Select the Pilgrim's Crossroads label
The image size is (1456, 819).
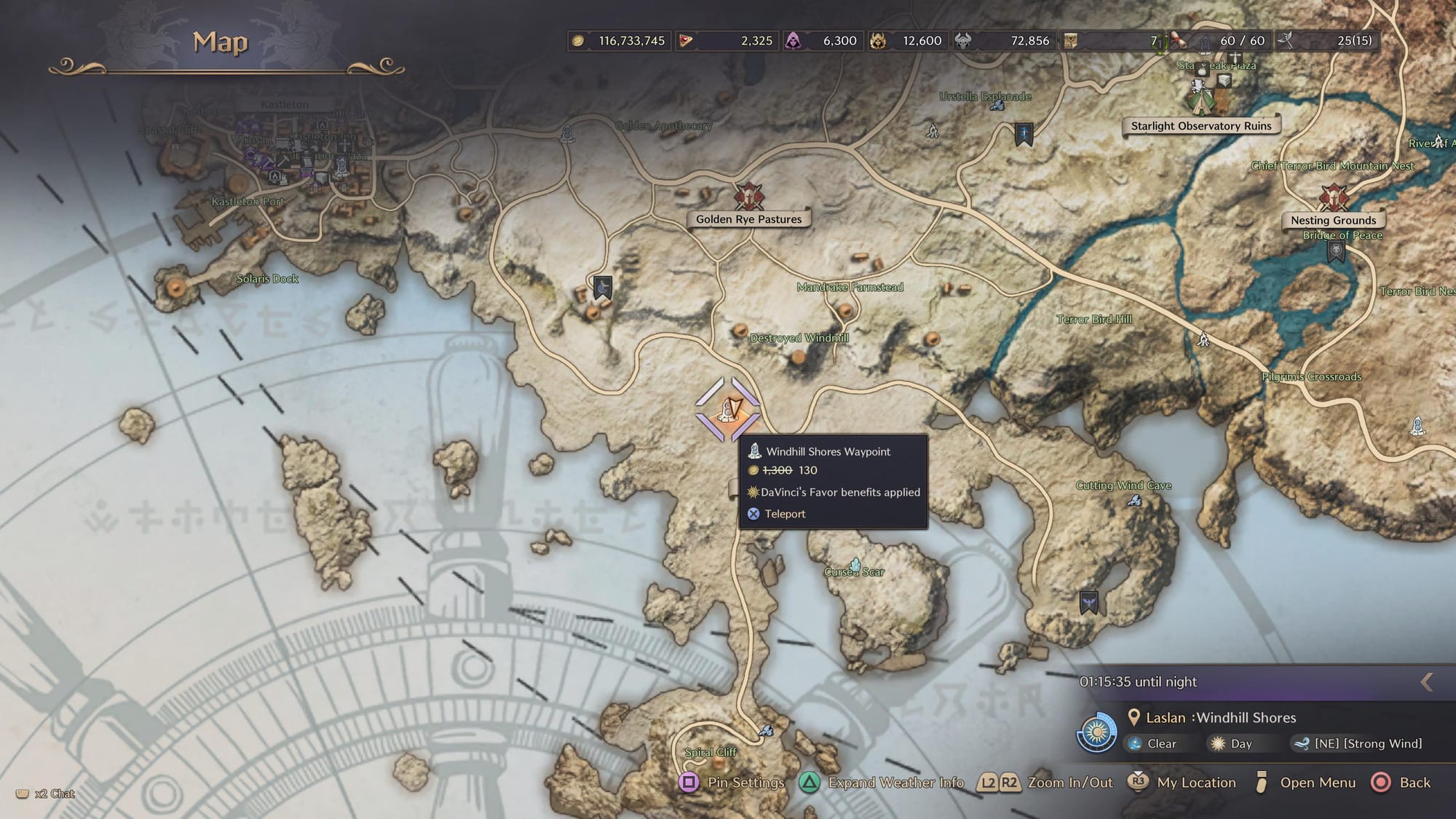1311,376
